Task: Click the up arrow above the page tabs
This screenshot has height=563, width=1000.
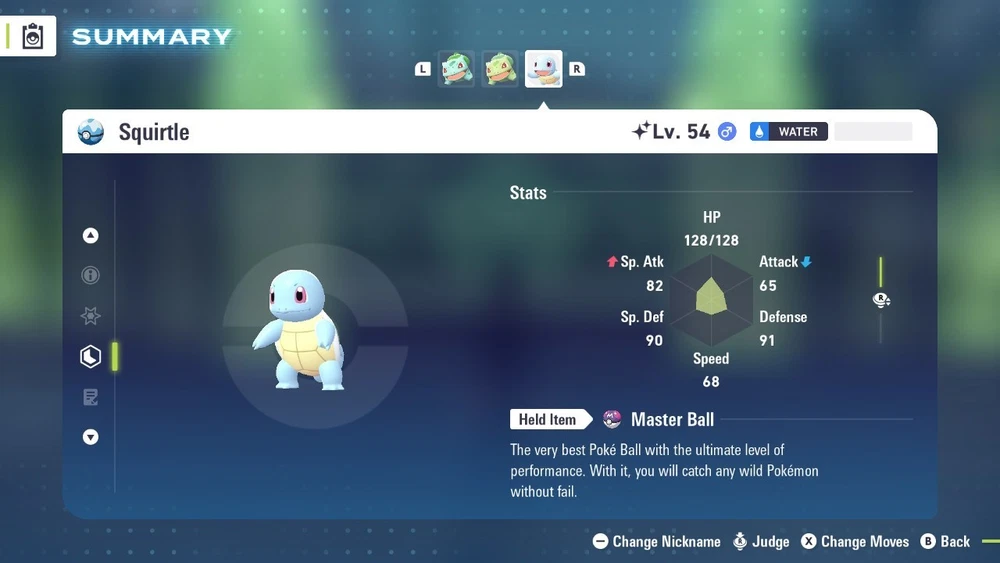Action: coord(91,236)
